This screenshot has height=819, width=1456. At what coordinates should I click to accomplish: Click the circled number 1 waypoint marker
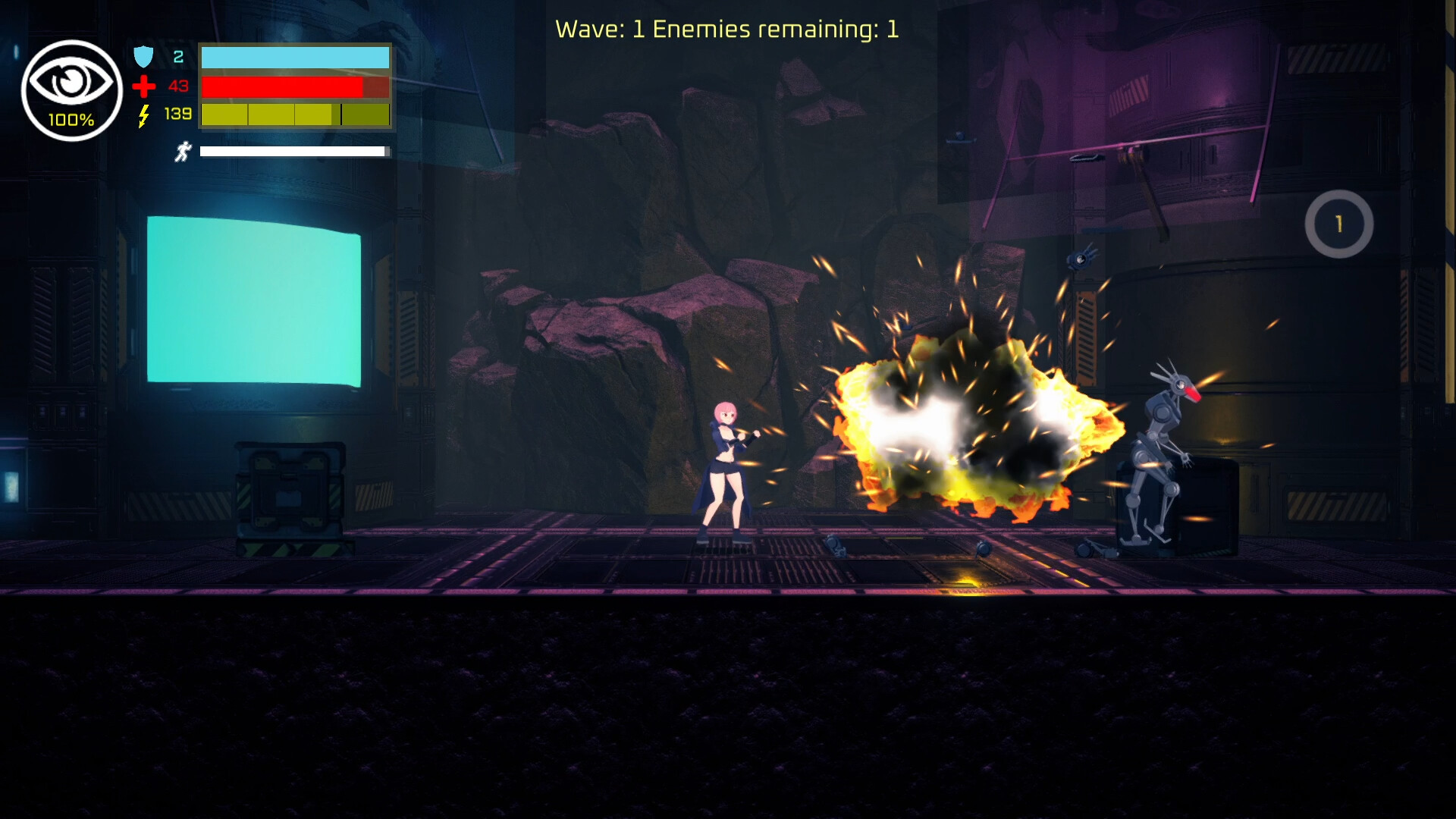click(x=1338, y=224)
